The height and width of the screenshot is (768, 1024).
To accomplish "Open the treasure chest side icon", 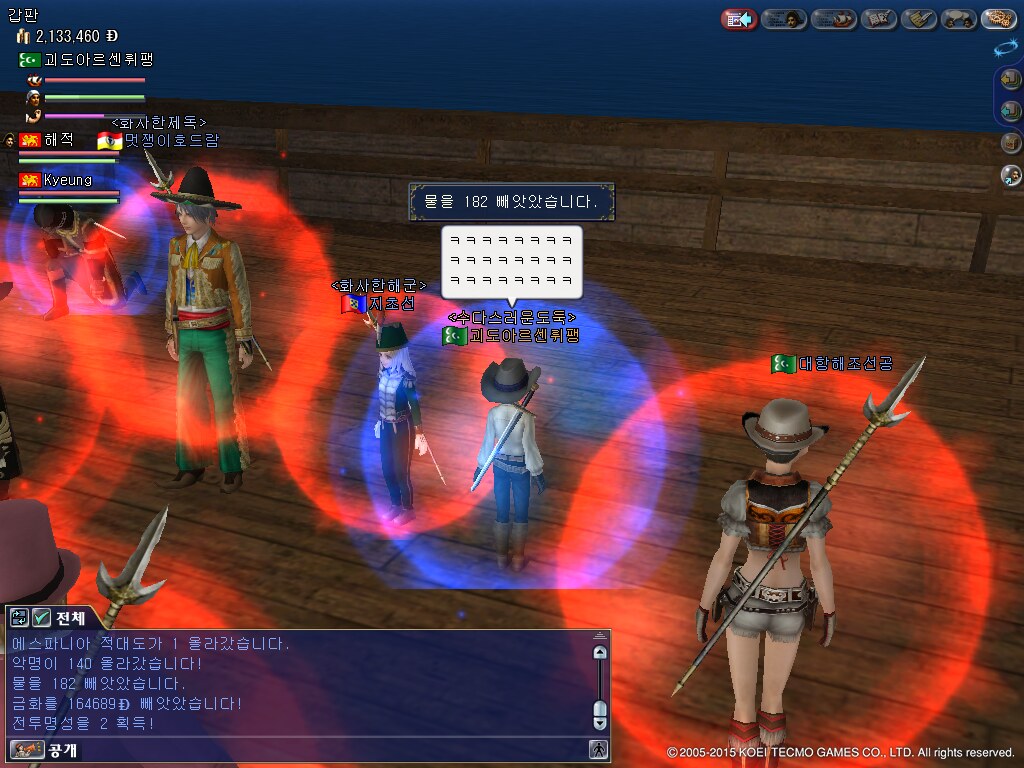I will point(1011,143).
